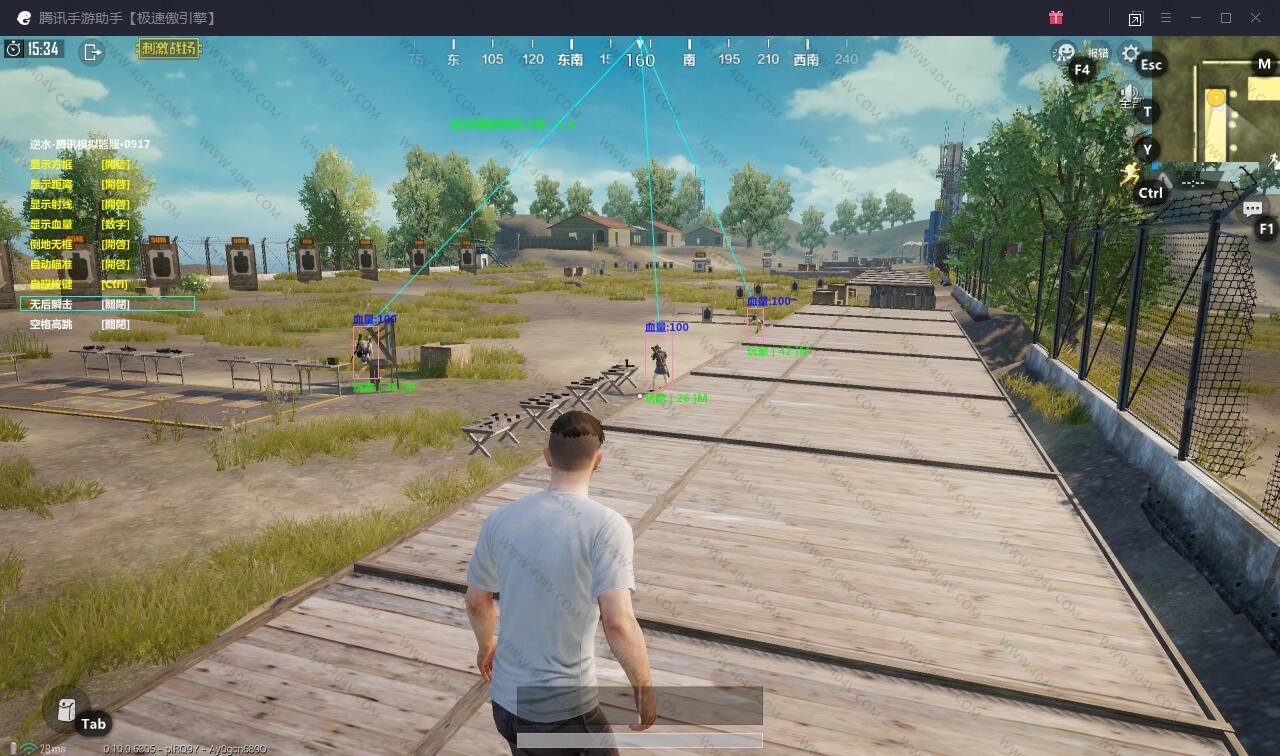Close the emulator window
The height and width of the screenshot is (756, 1280).
click(x=1256, y=18)
